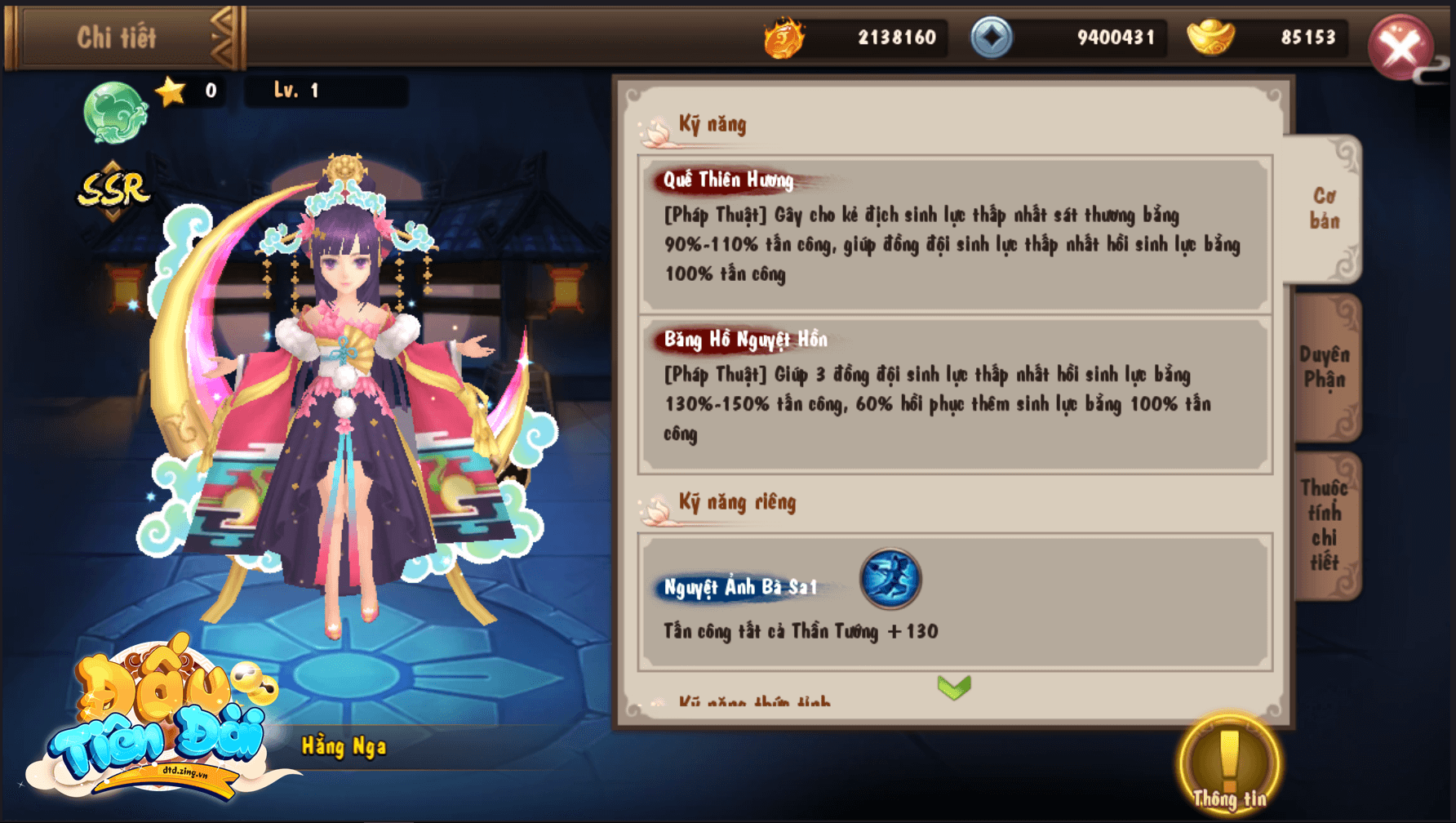Tap the blue silver coin currency icon
1456x823 pixels.
coord(991,38)
